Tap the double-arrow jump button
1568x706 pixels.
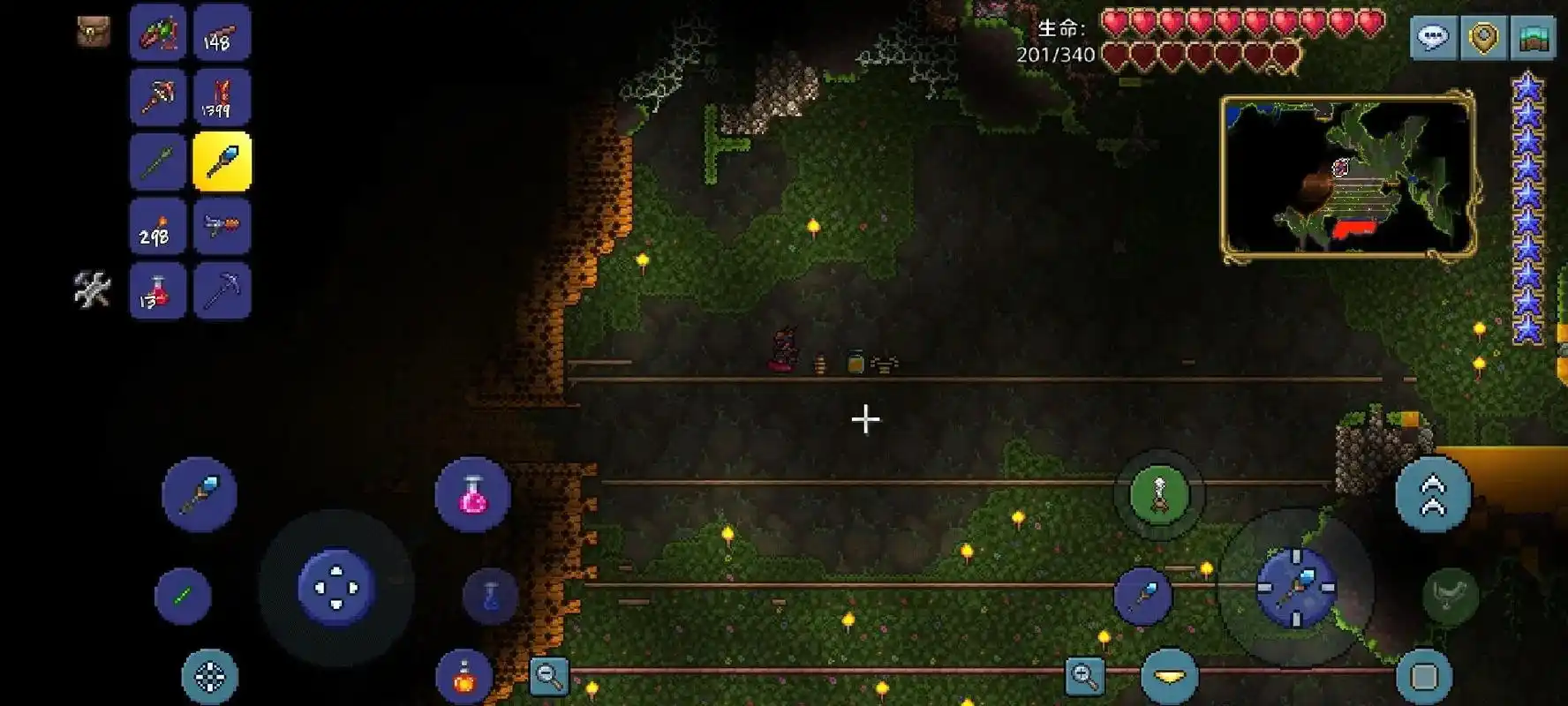point(1432,494)
